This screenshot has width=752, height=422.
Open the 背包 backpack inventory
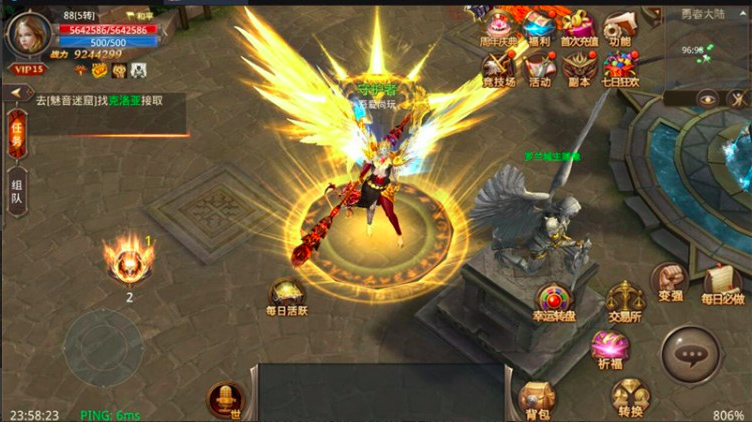[x=536, y=397]
